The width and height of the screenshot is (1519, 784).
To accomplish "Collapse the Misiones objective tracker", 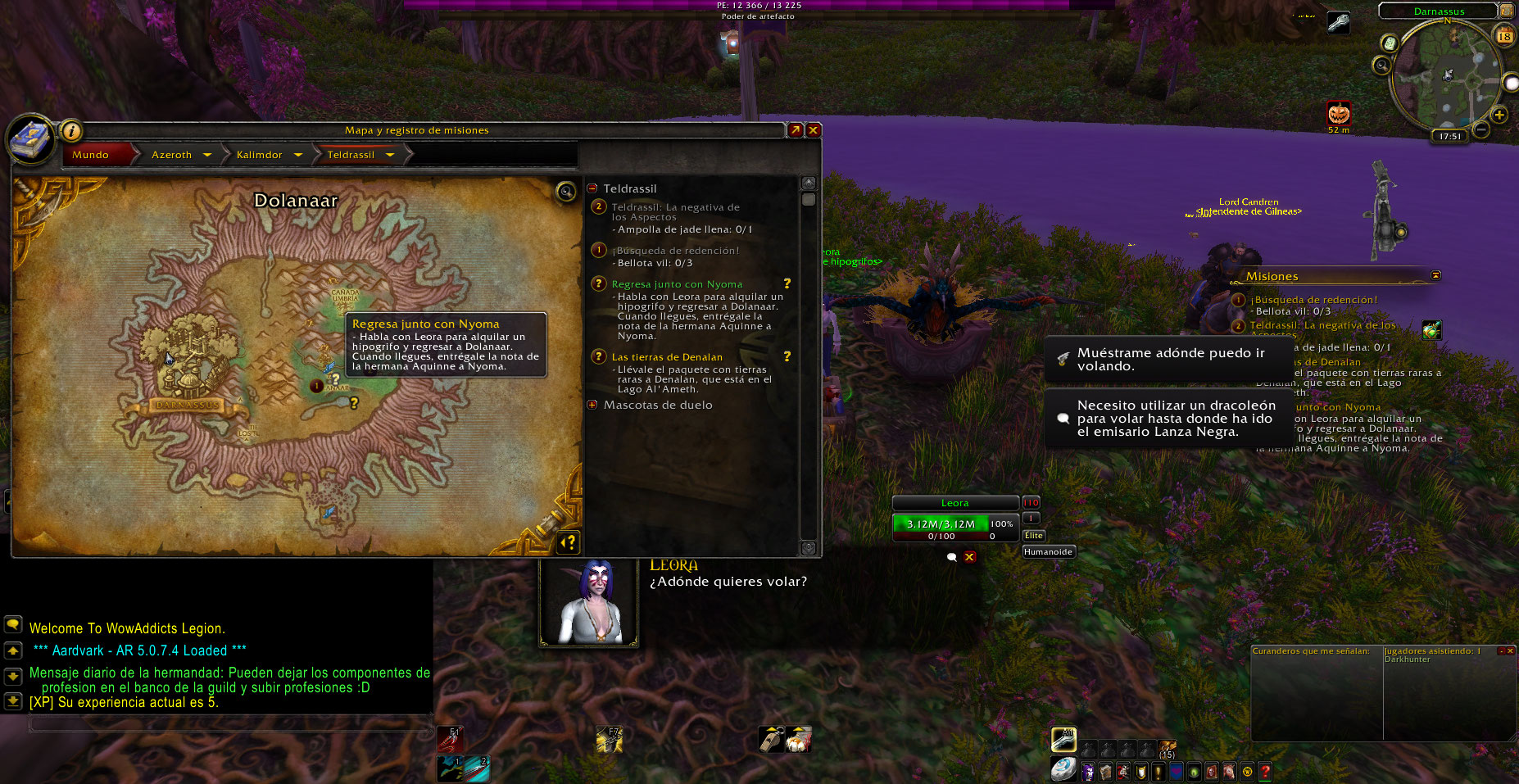I will click(1435, 275).
